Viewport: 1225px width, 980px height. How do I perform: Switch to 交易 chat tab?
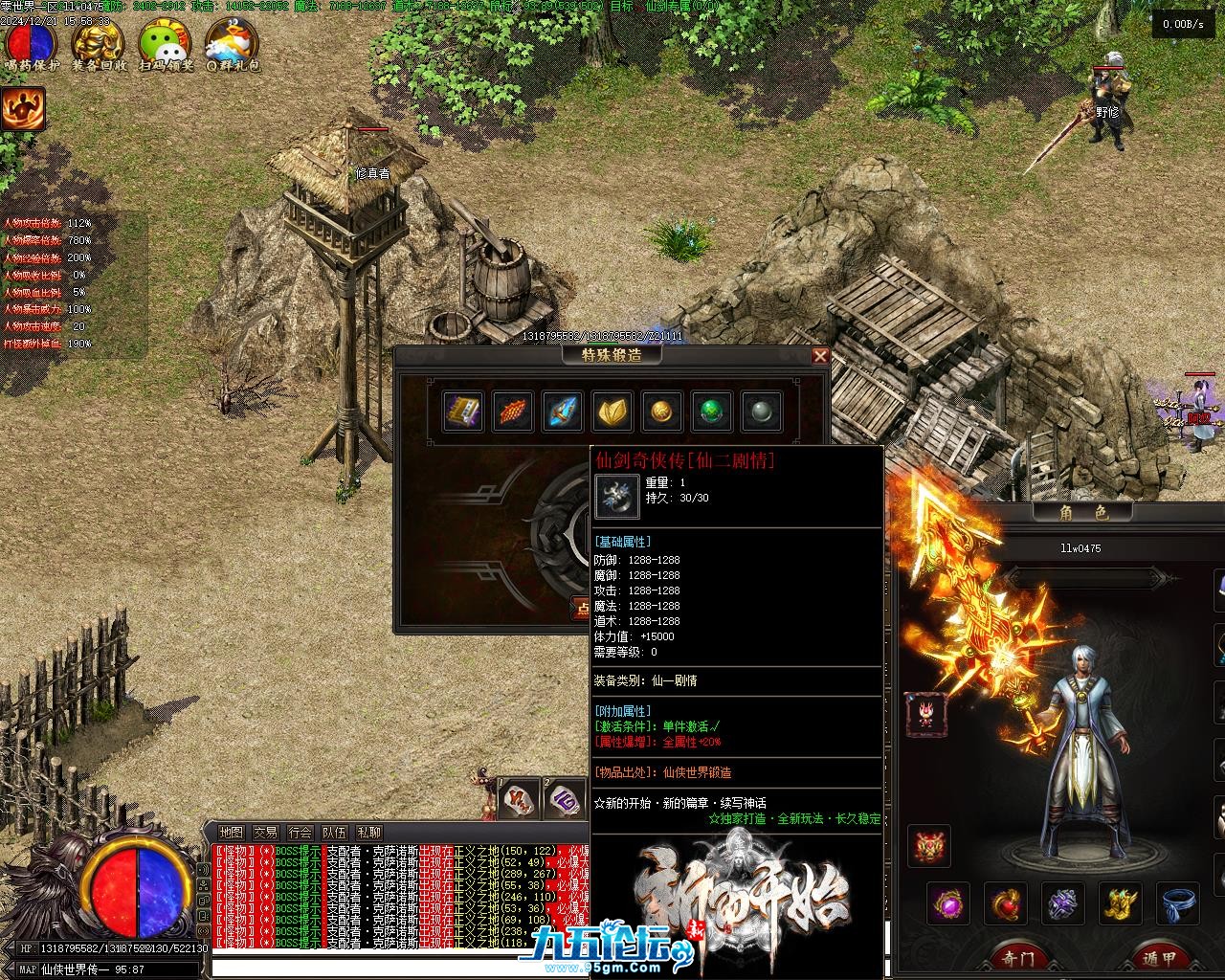pyautogui.click(x=265, y=833)
